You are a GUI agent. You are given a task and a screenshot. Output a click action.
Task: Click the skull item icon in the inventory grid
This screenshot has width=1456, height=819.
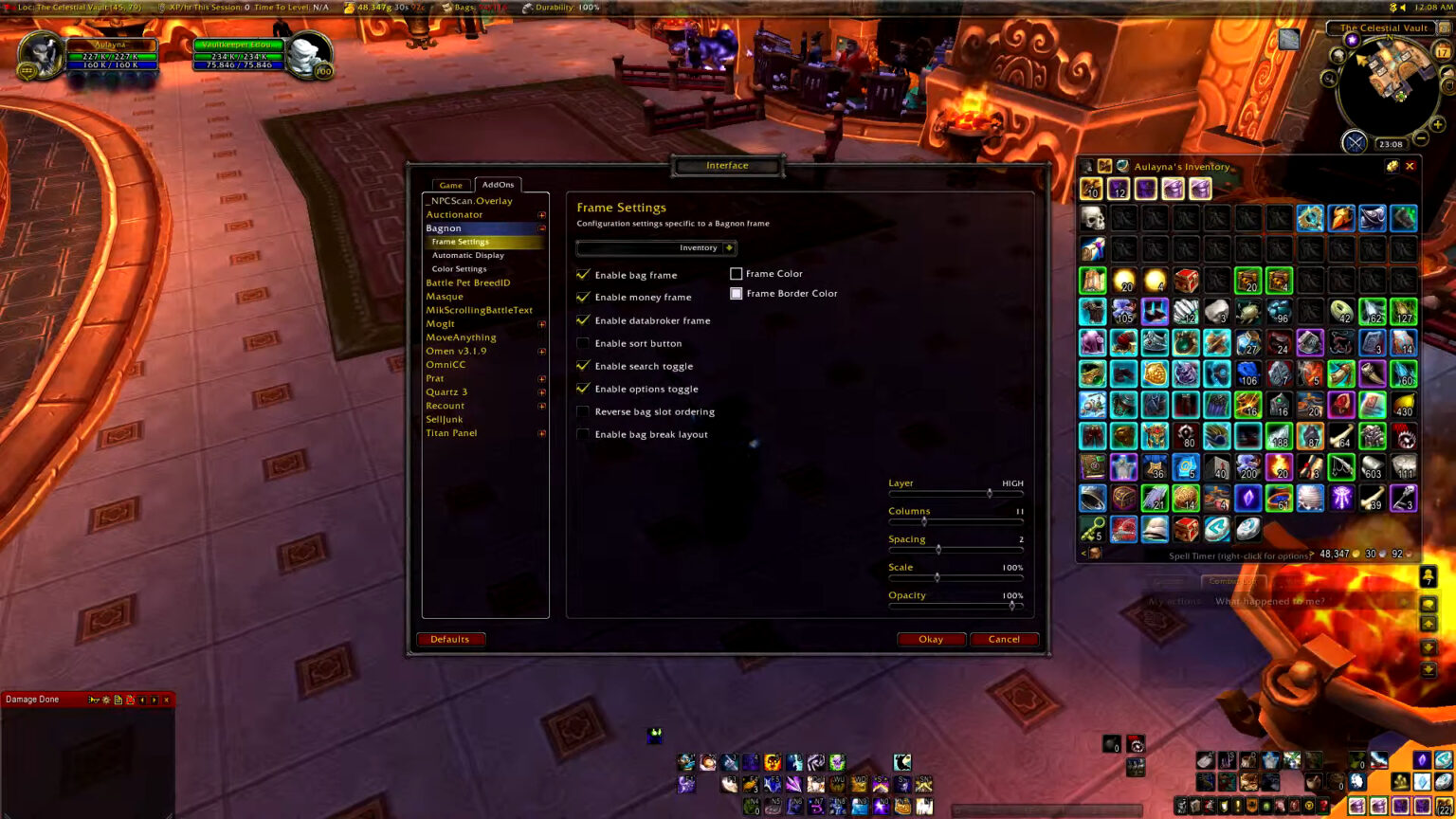coord(1092,216)
